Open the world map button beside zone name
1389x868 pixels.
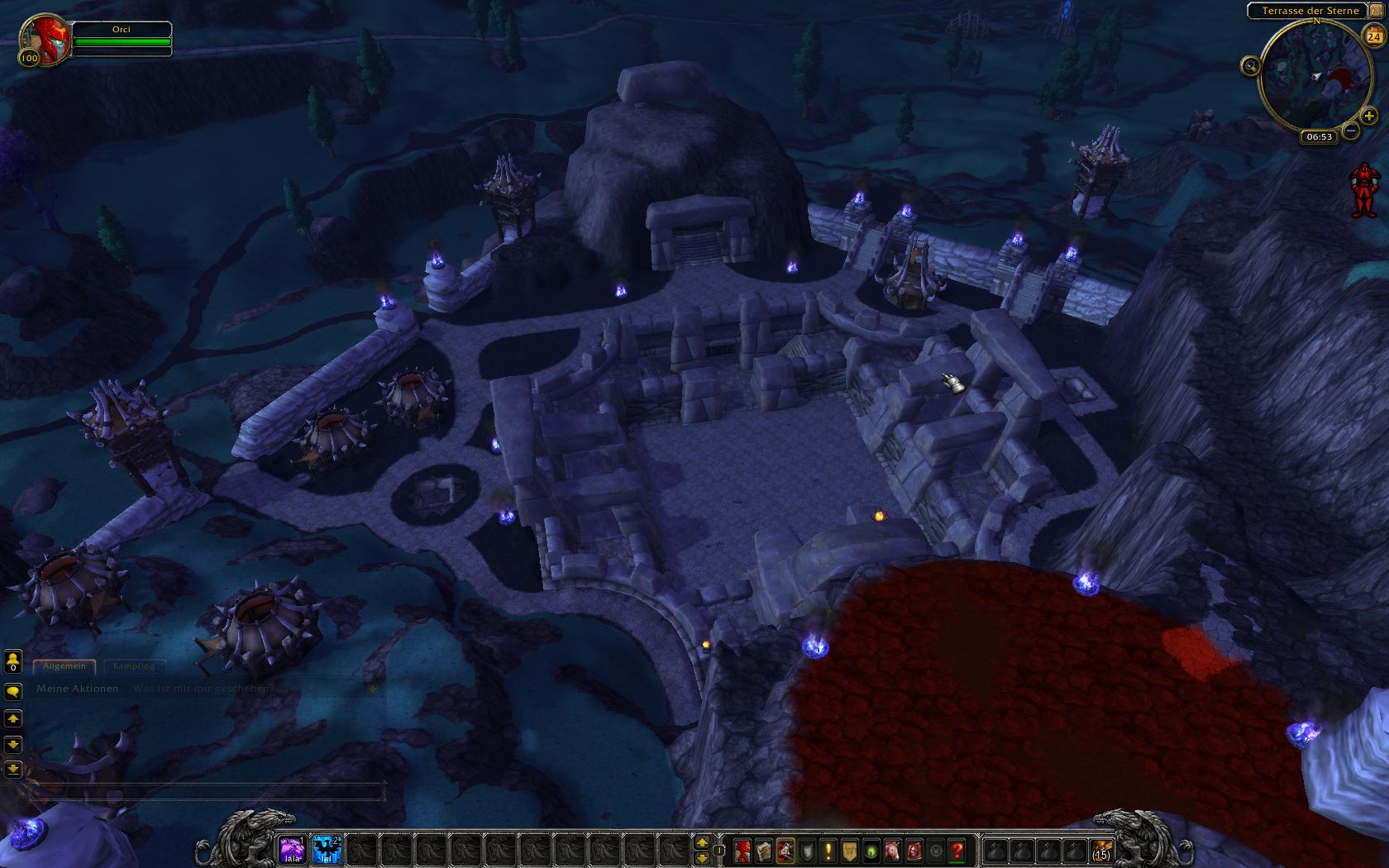click(x=1376, y=11)
